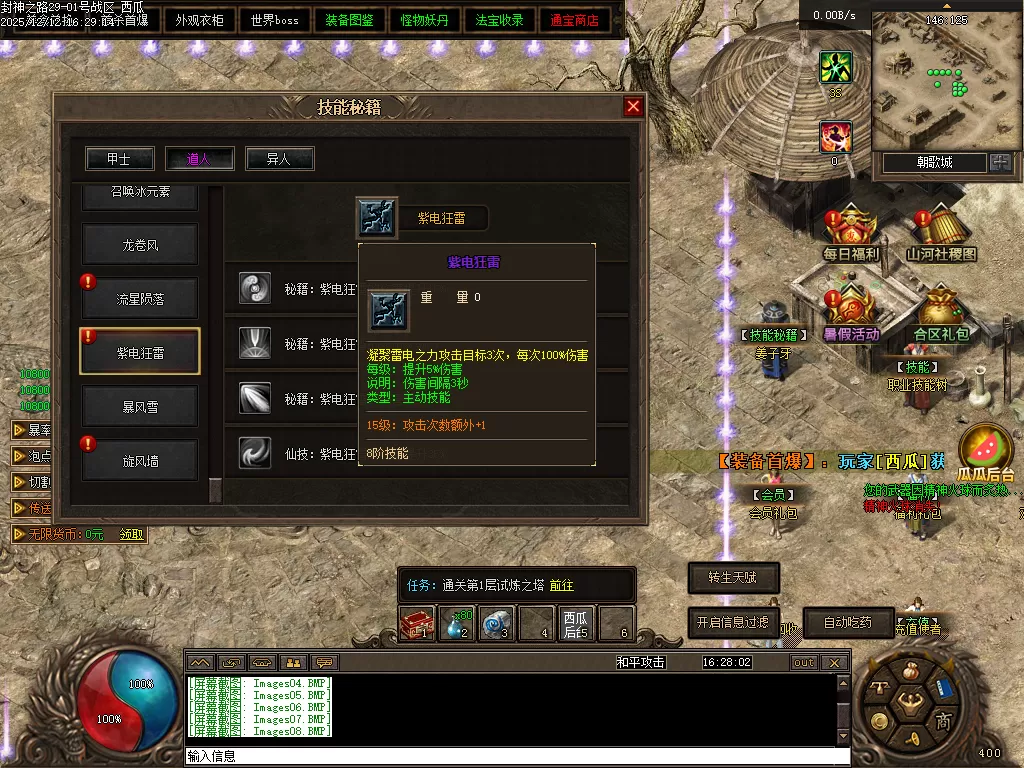Open the 怪物妖丹 menu
This screenshot has height=768, width=1024.
425,20
